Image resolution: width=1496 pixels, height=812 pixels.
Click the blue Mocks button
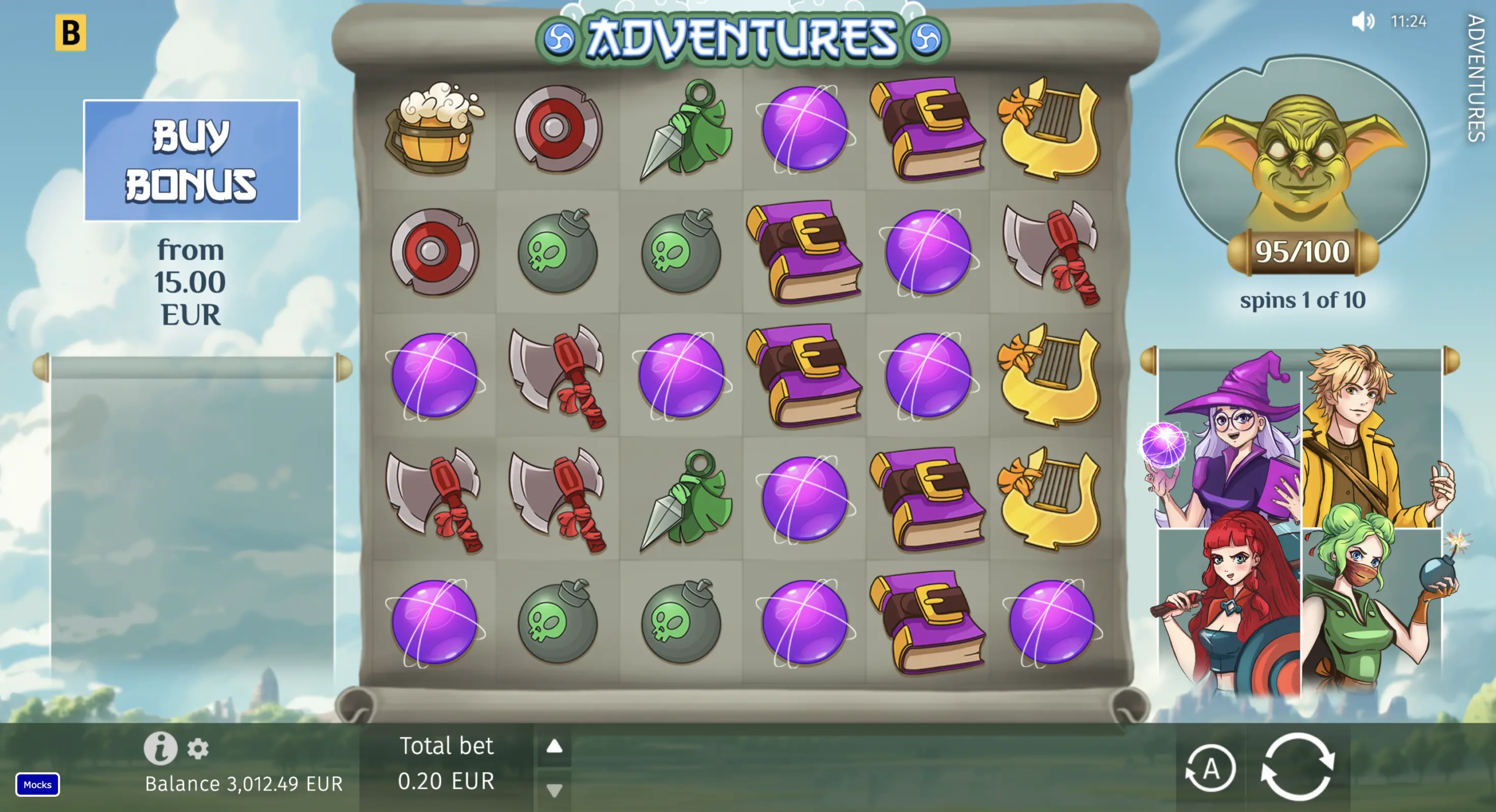click(x=37, y=785)
